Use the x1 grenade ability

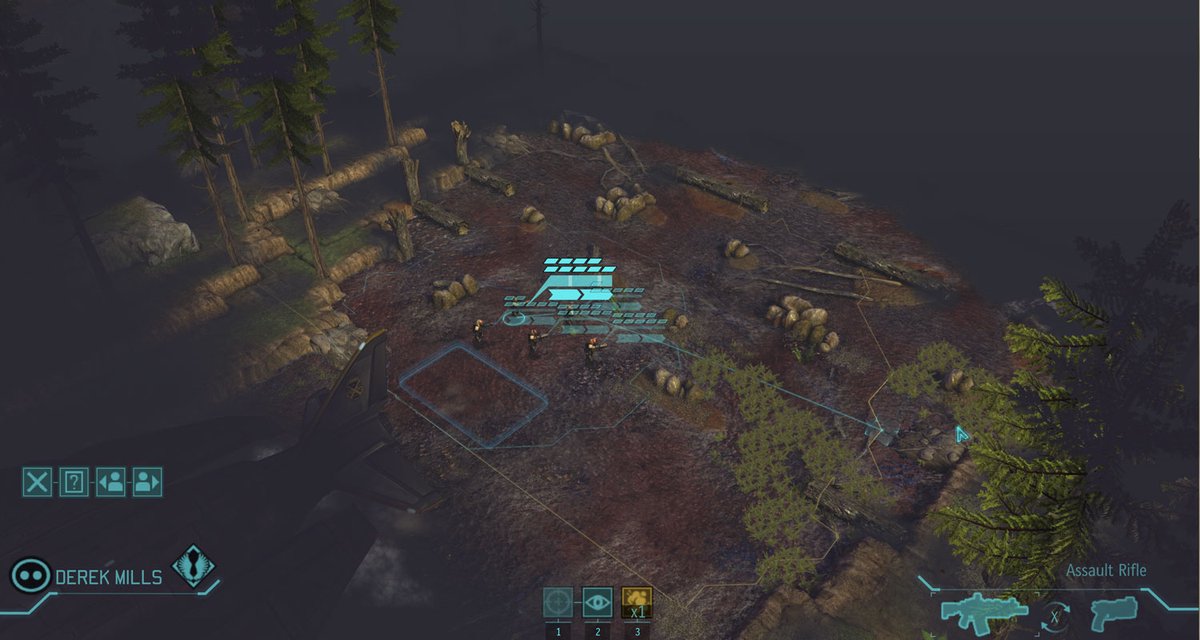pyautogui.click(x=636, y=602)
